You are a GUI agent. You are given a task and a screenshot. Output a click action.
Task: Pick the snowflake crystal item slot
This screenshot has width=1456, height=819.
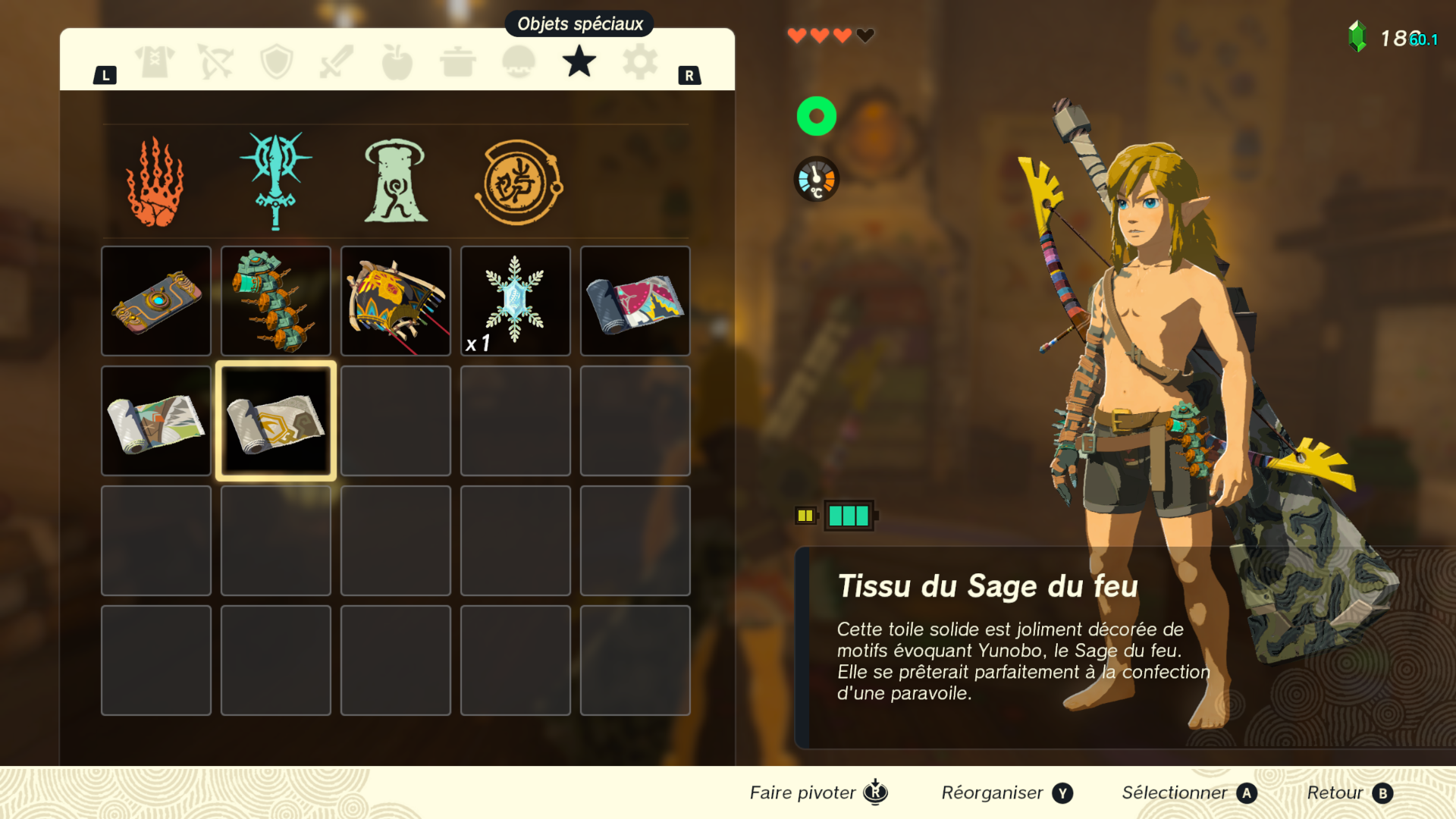click(516, 301)
